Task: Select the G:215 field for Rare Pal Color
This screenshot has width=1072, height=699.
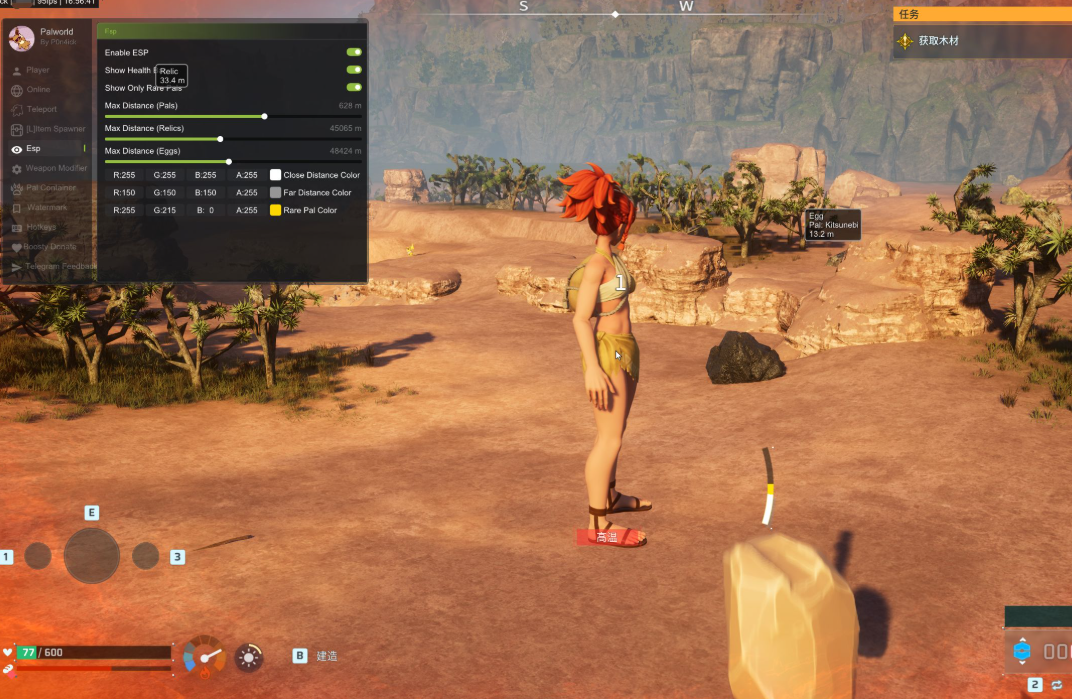Action: tap(165, 211)
